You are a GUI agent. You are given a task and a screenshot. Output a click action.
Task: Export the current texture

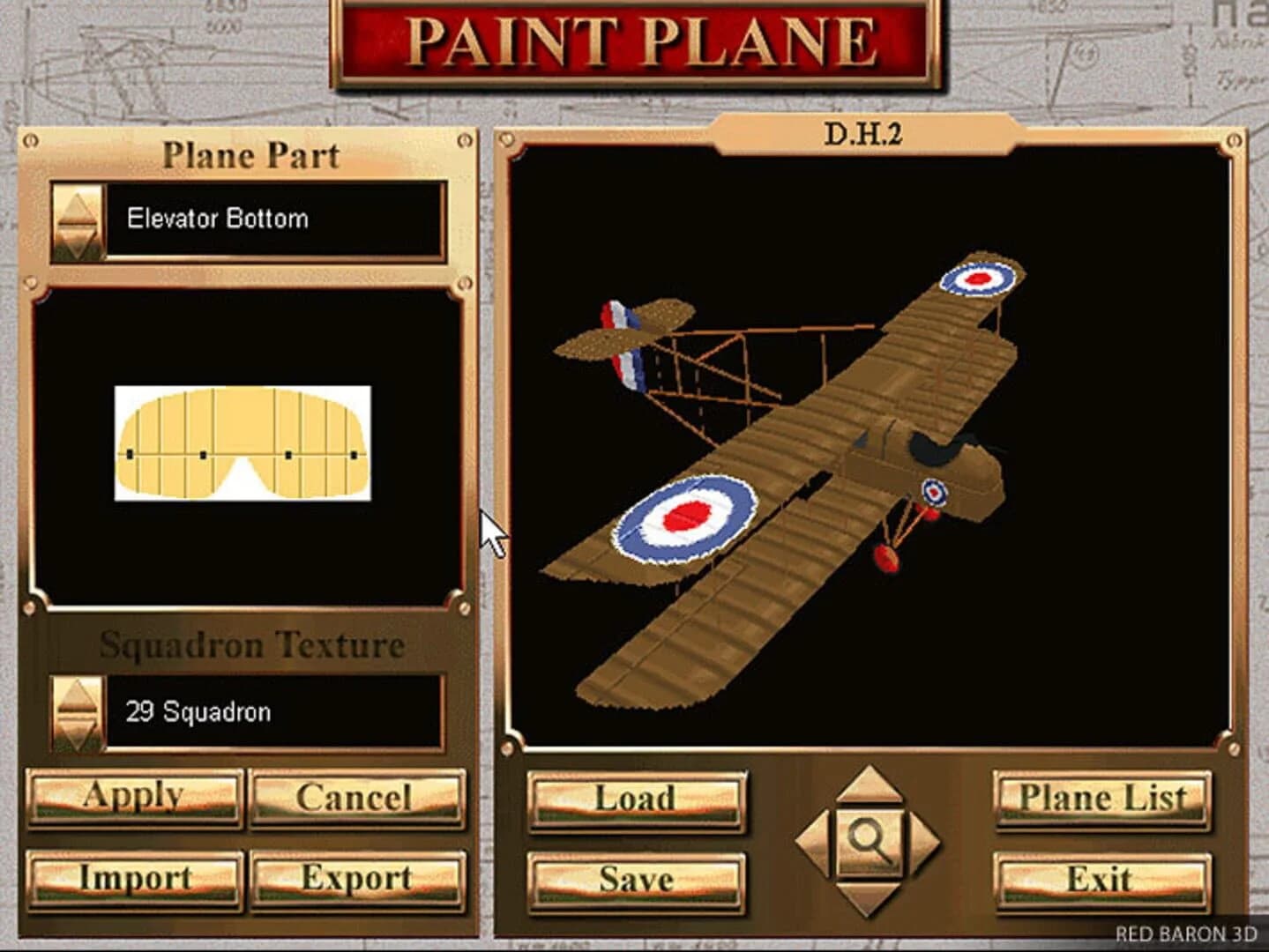(x=356, y=878)
